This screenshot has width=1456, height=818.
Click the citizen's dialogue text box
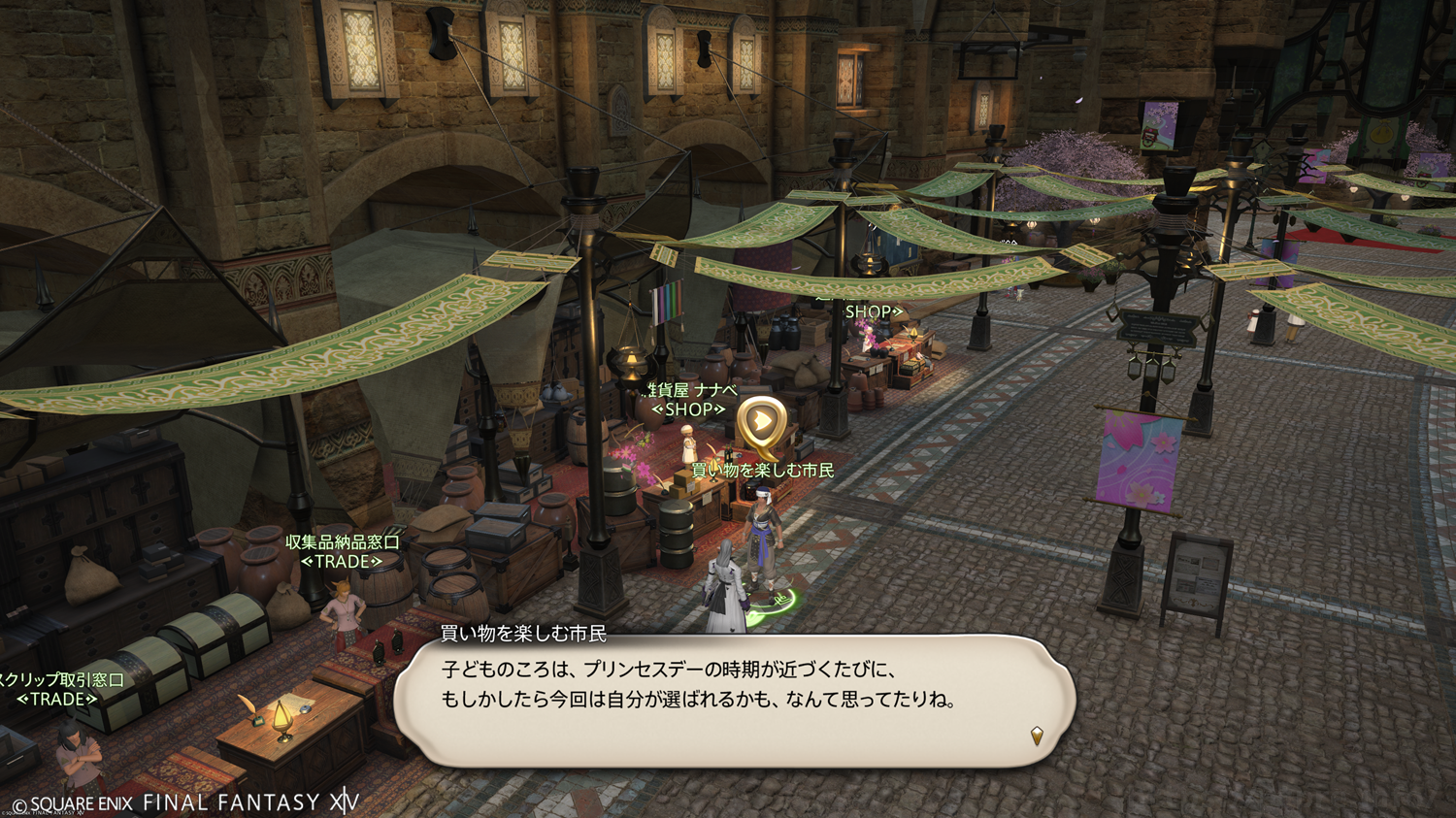pyautogui.click(x=734, y=699)
